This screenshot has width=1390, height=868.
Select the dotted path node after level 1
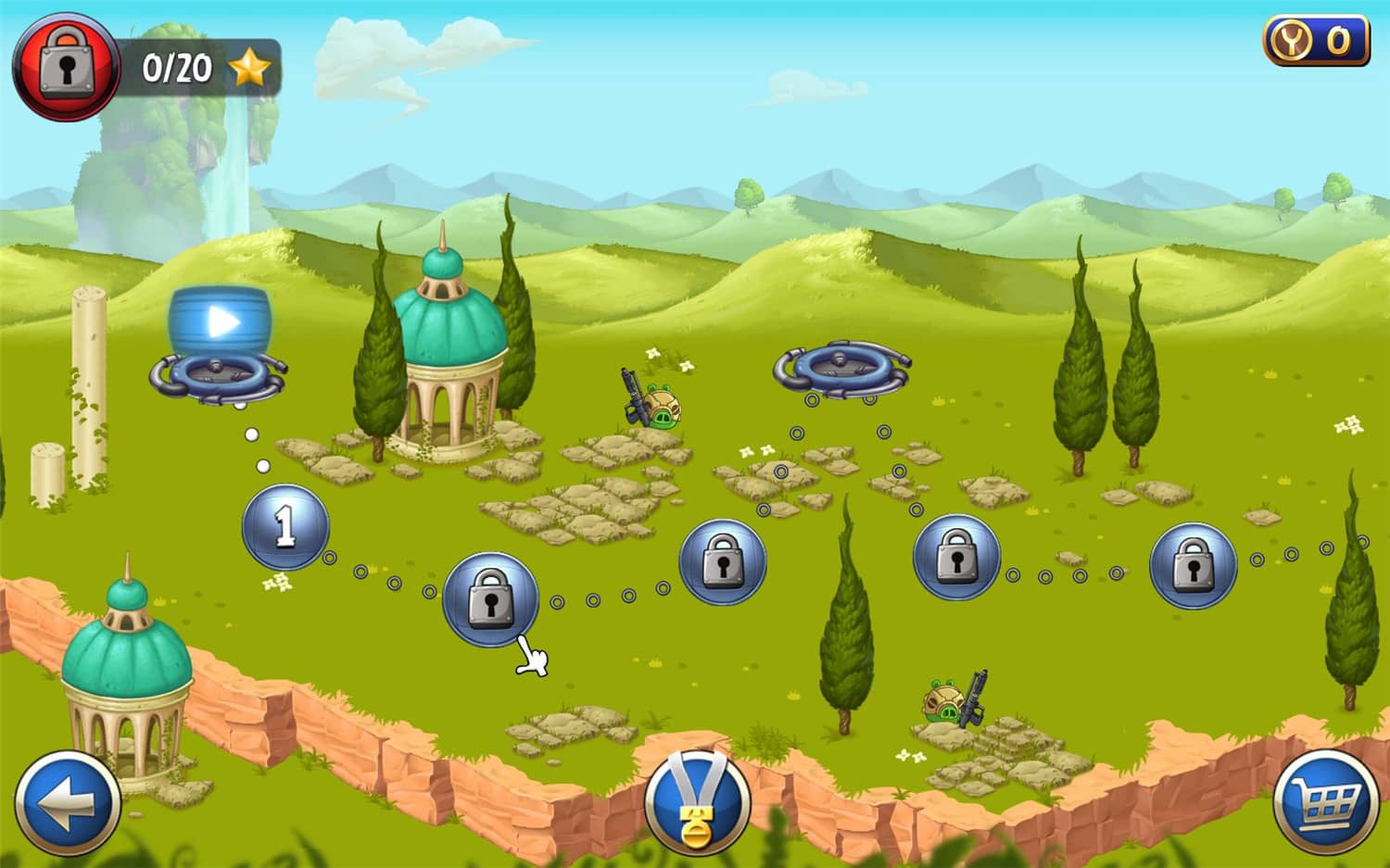[x=329, y=557]
